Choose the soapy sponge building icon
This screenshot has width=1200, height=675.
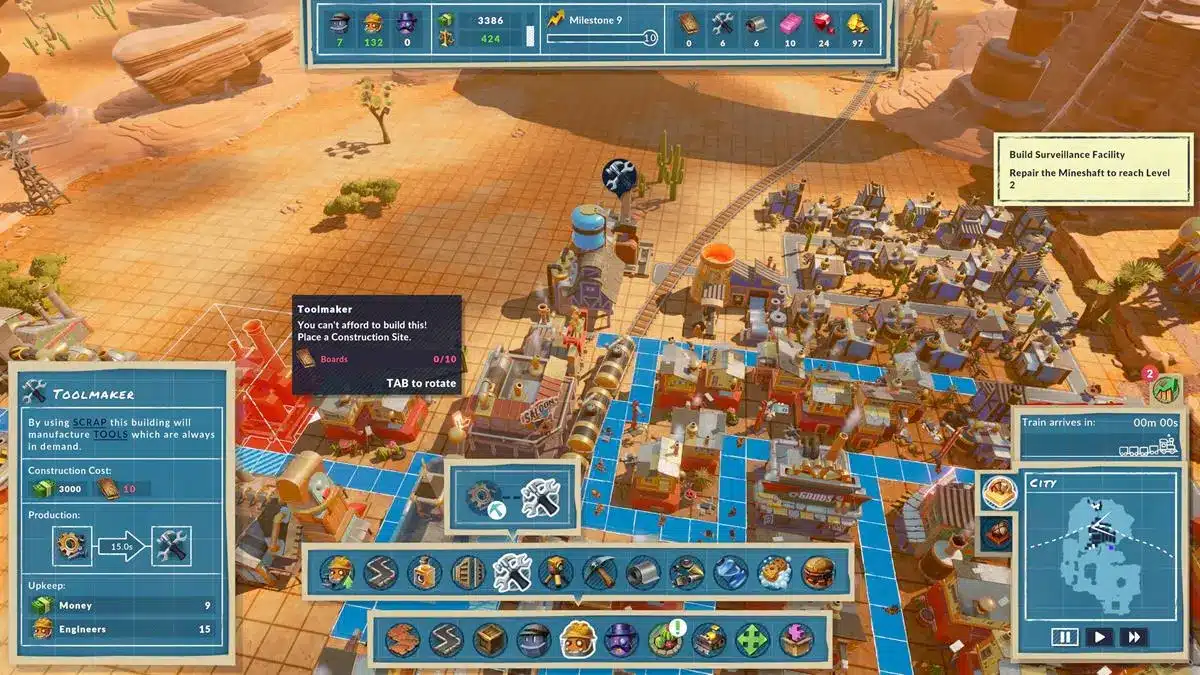774,572
